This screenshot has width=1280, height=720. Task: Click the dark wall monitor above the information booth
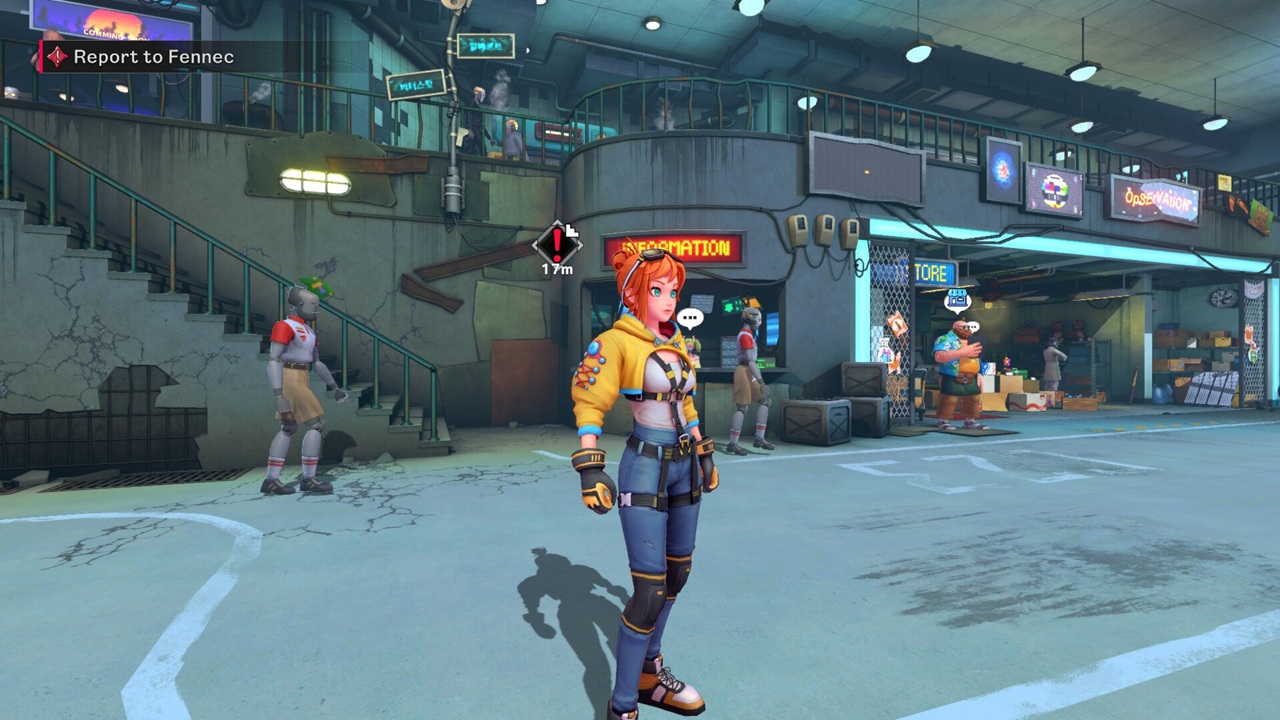pyautogui.click(x=865, y=170)
